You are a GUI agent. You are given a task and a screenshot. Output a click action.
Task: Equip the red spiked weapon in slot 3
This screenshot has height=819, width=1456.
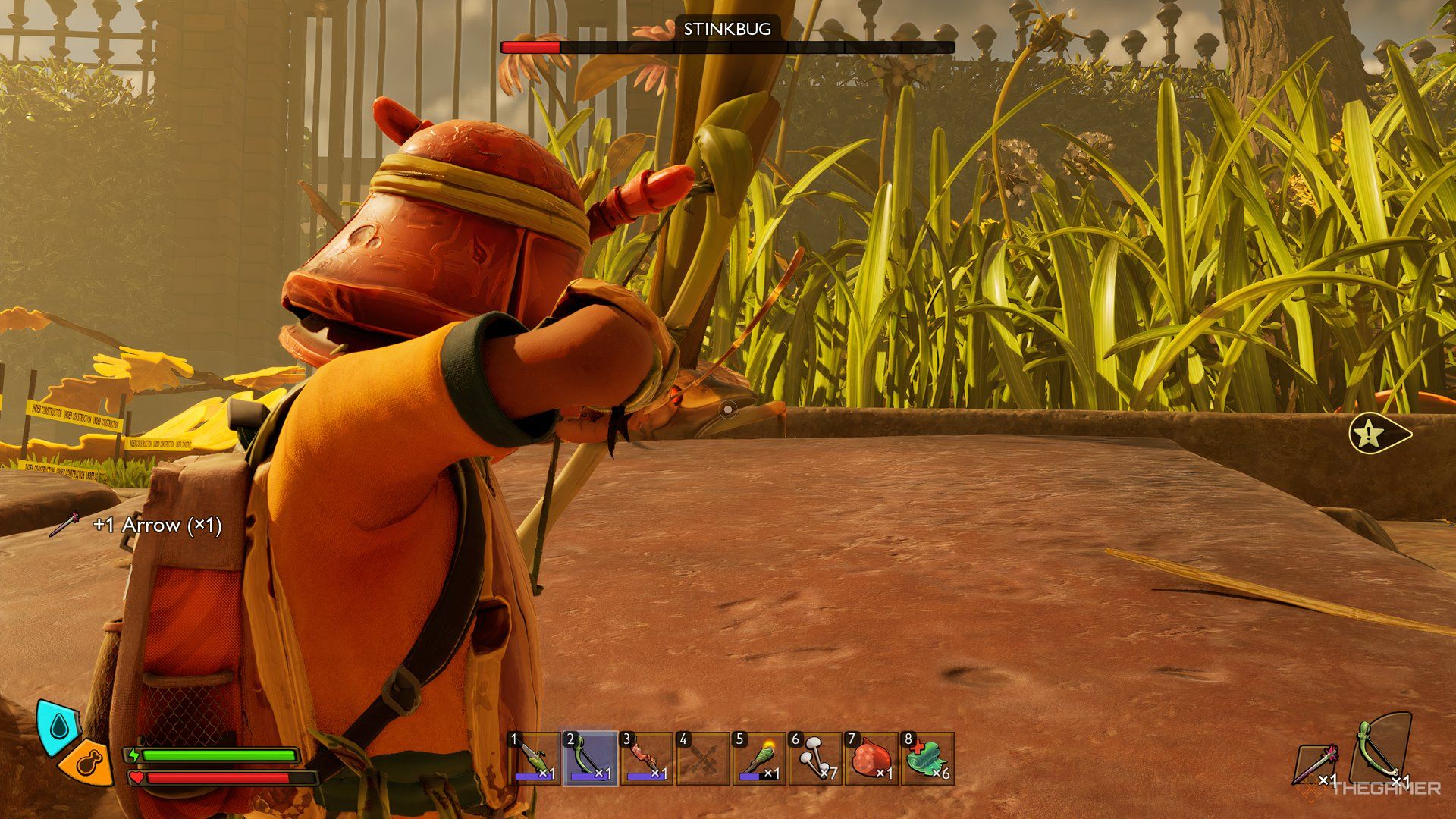click(646, 758)
